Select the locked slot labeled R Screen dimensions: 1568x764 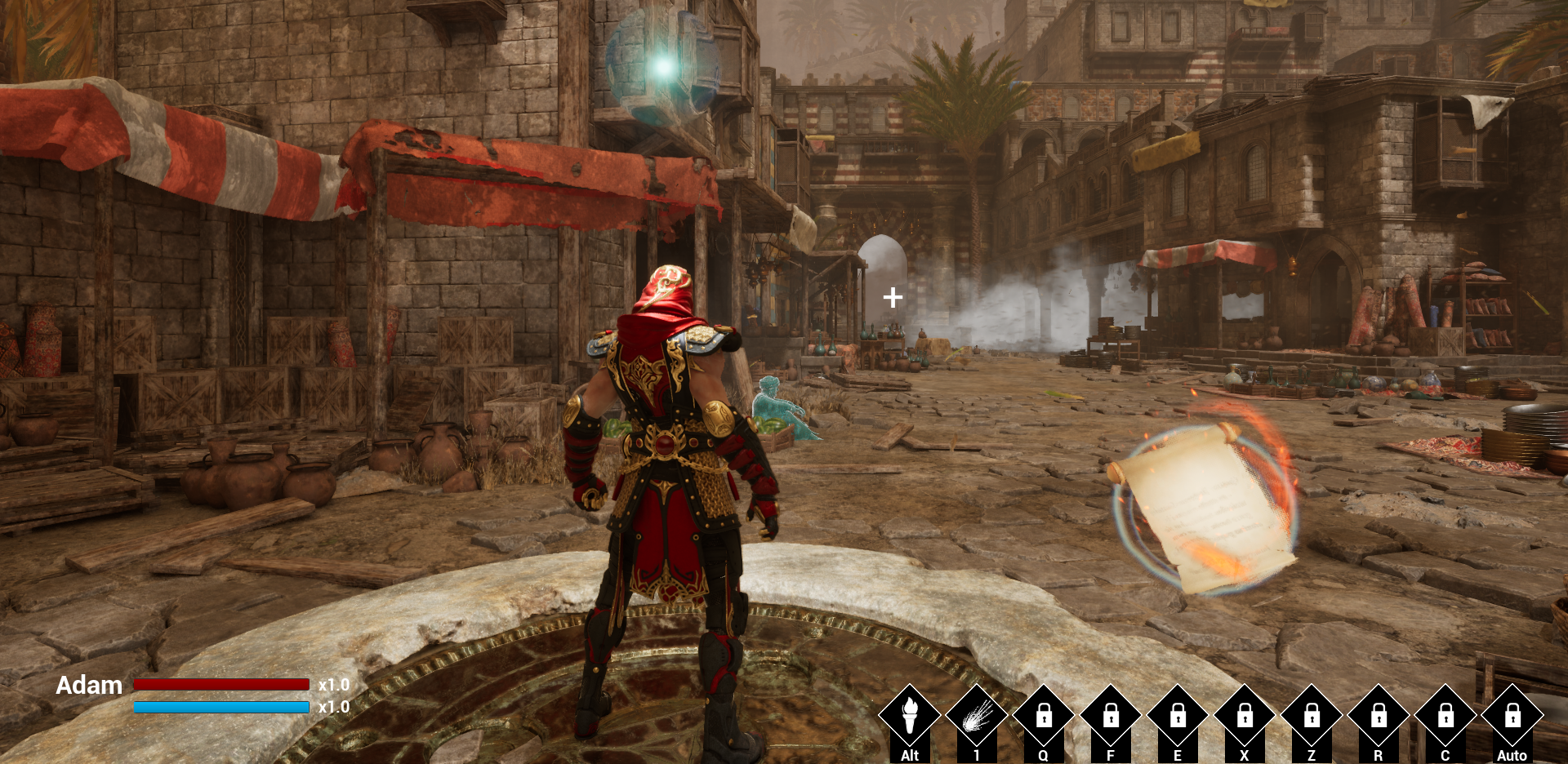(1379, 716)
